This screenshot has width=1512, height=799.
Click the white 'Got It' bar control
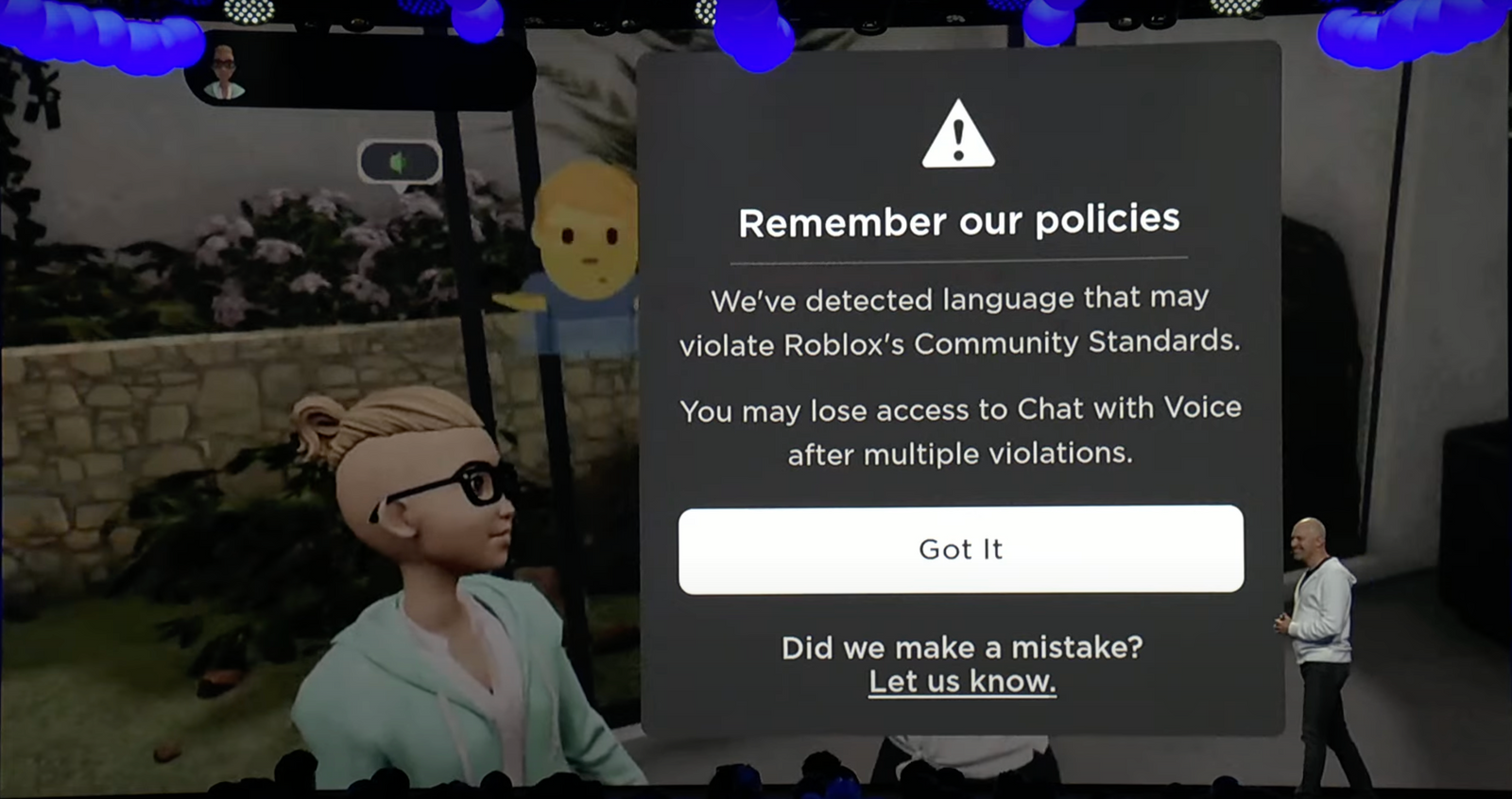(961, 550)
